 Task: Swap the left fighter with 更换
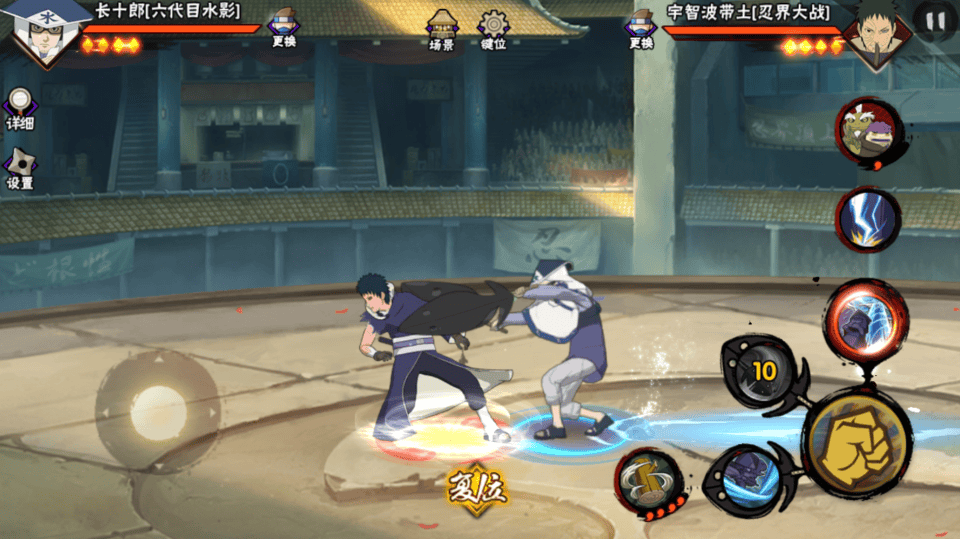point(284,28)
